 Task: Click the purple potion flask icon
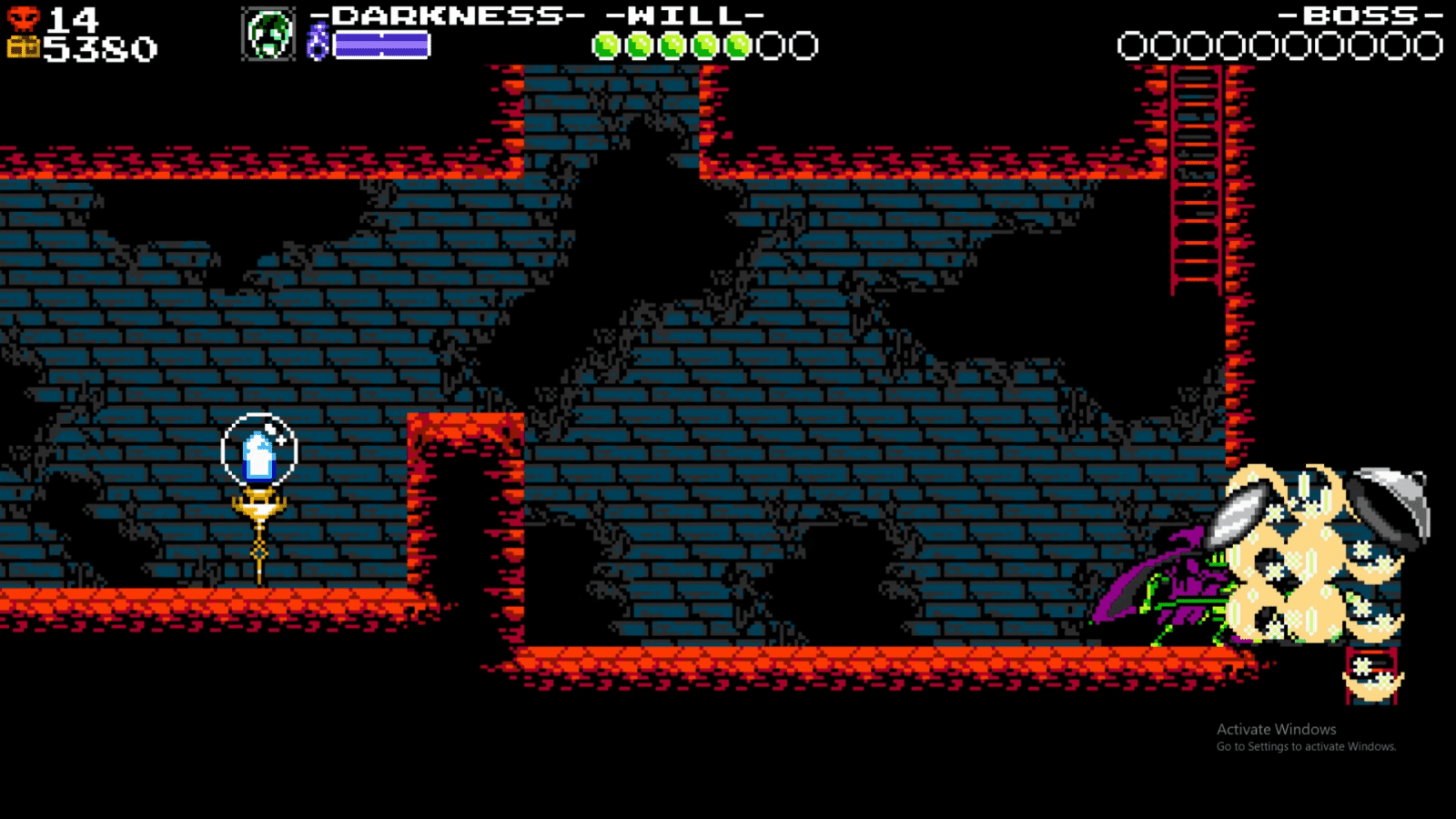click(x=319, y=40)
